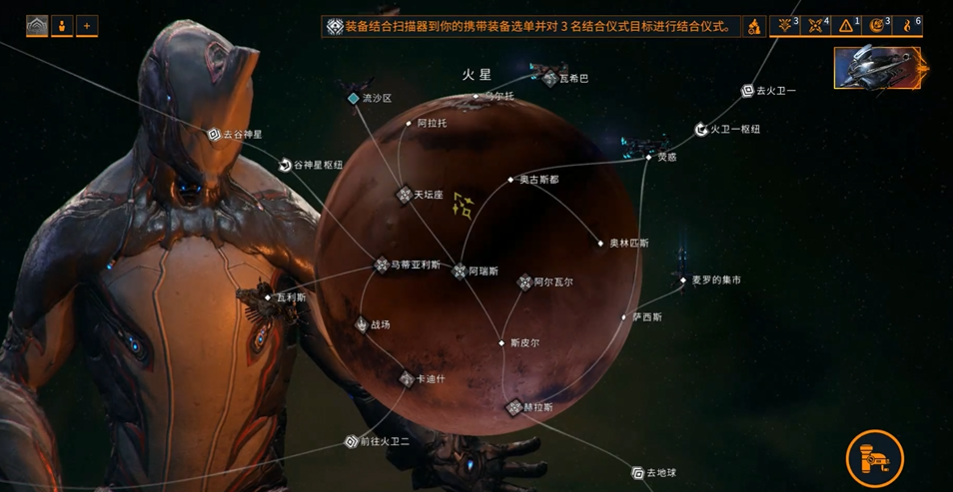Image resolution: width=953 pixels, height=492 pixels.
Task: Open the alerts warning triangle icon
Action: point(847,26)
